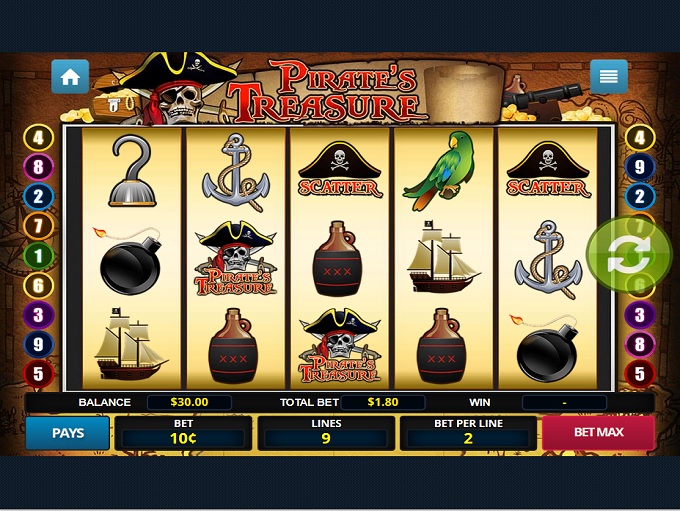The image size is (680, 511).
Task: Hit the BET MAX button
Action: [x=598, y=433]
